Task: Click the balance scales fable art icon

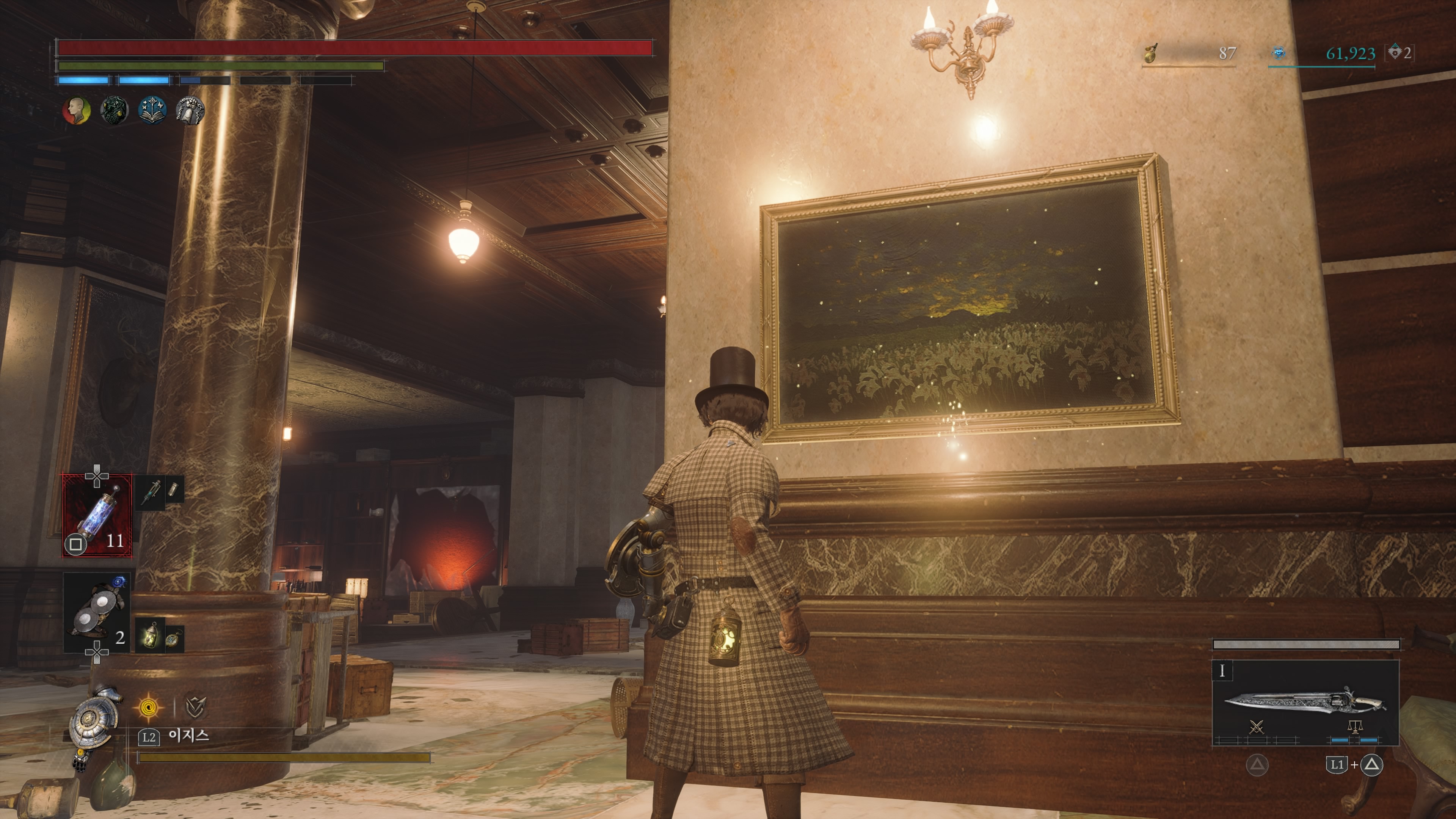Action: [1355, 727]
